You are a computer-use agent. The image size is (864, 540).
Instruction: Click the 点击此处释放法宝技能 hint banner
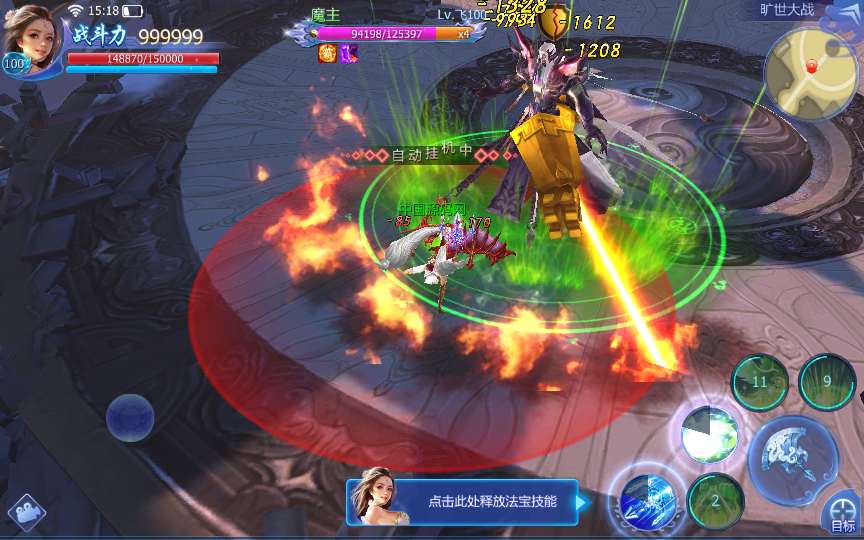point(462,502)
